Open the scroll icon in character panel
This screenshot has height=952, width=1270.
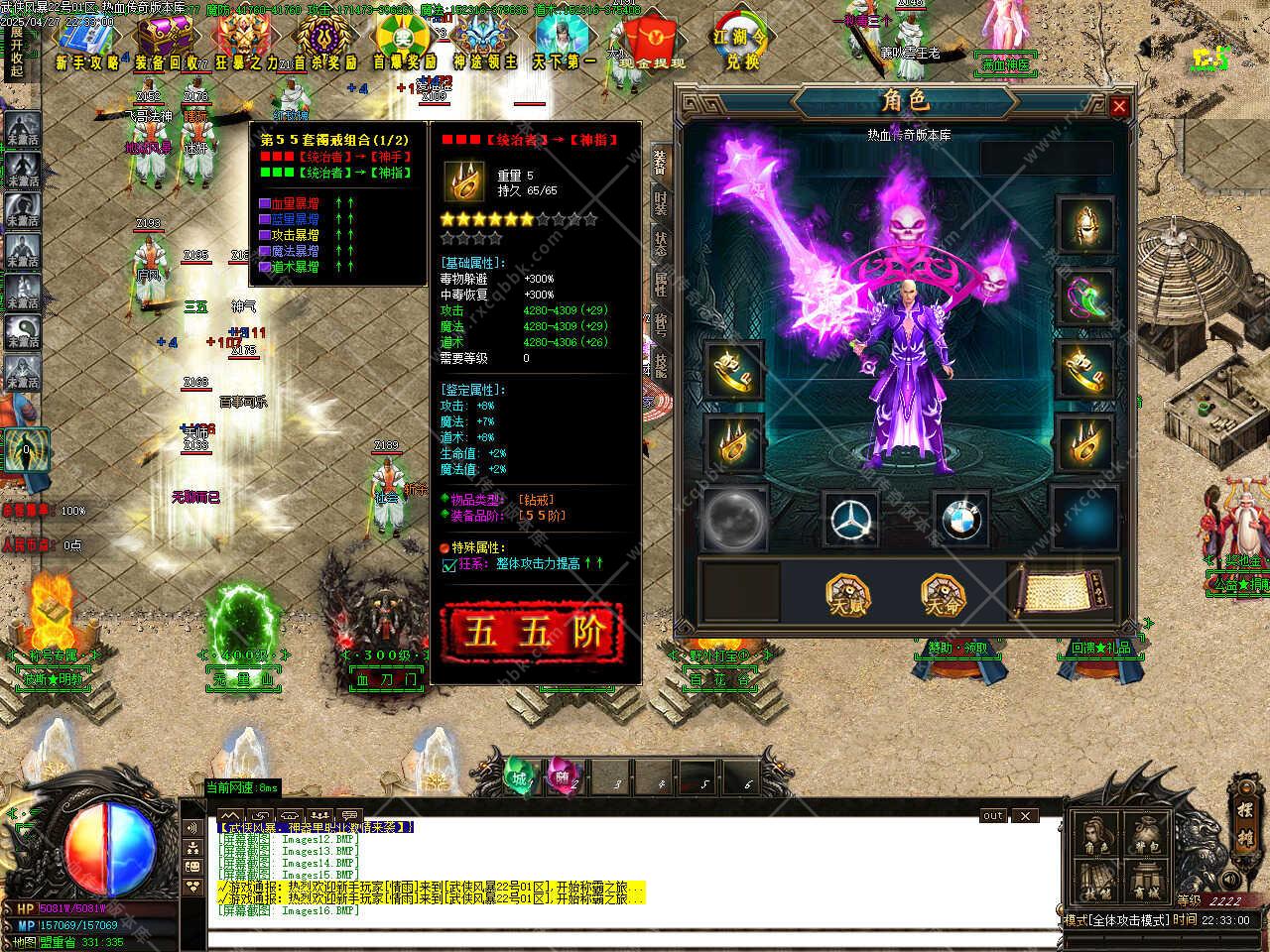pos(1061,590)
